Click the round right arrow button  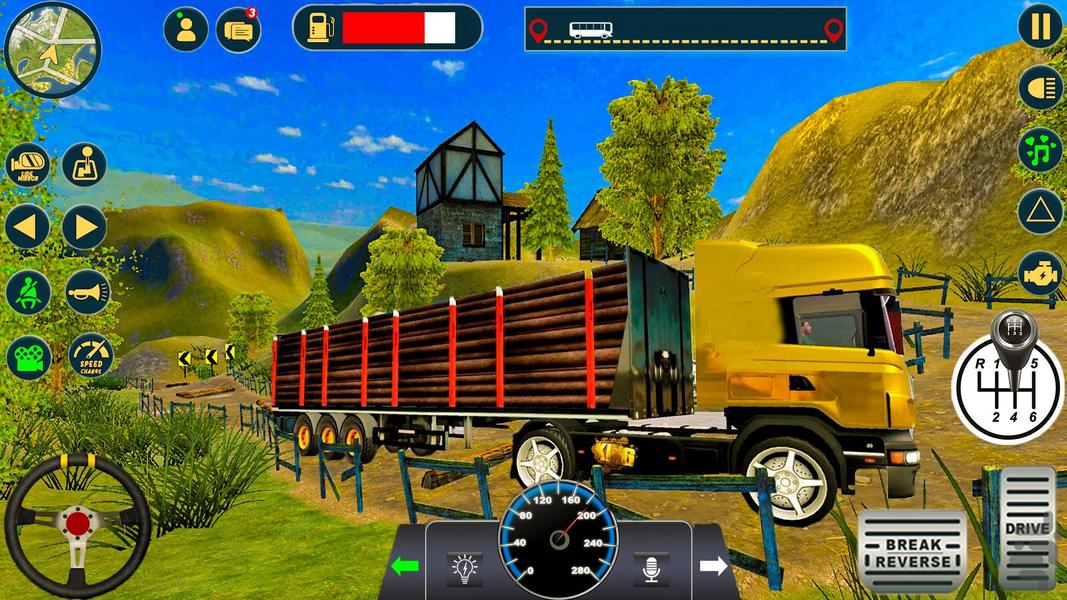(x=84, y=227)
